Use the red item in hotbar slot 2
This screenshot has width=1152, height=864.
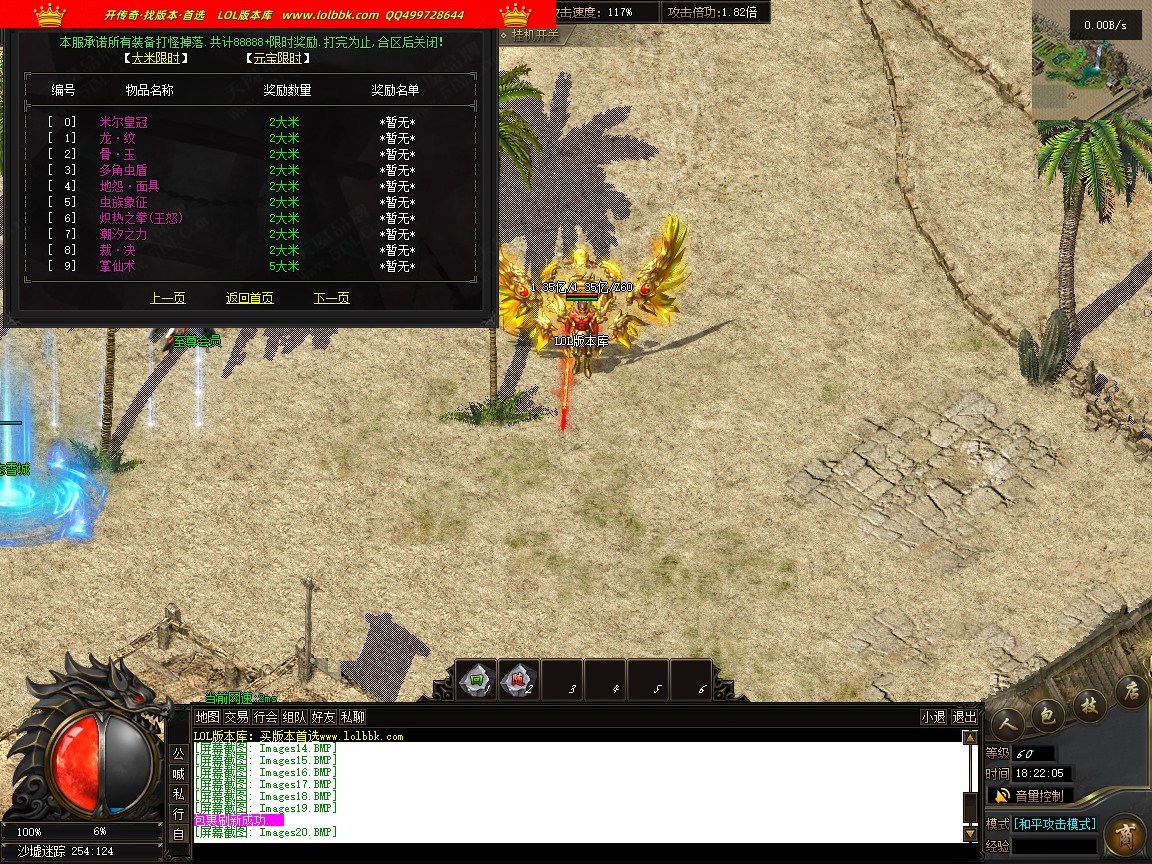point(519,680)
